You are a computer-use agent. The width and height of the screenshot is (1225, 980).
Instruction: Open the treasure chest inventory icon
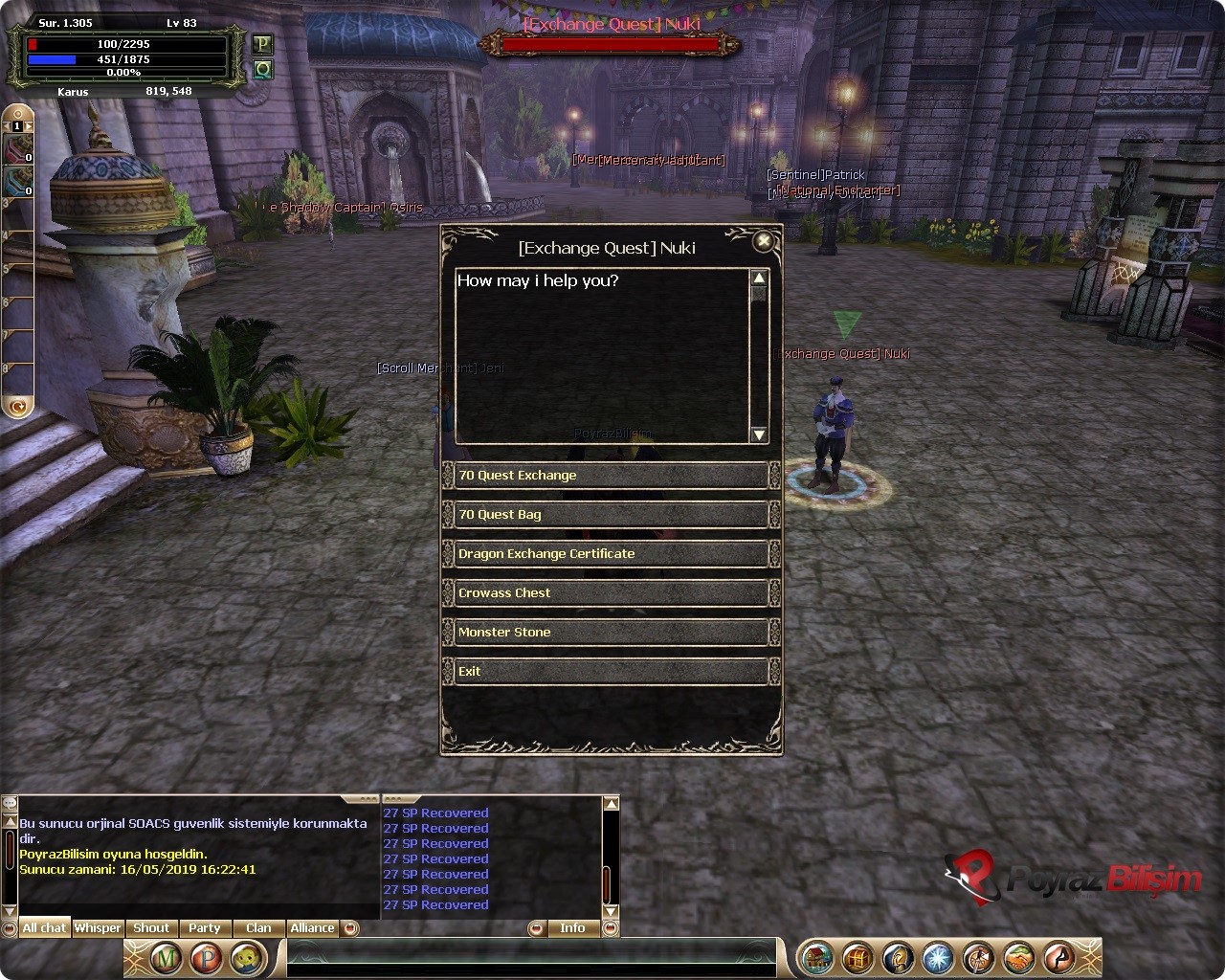coord(857,958)
